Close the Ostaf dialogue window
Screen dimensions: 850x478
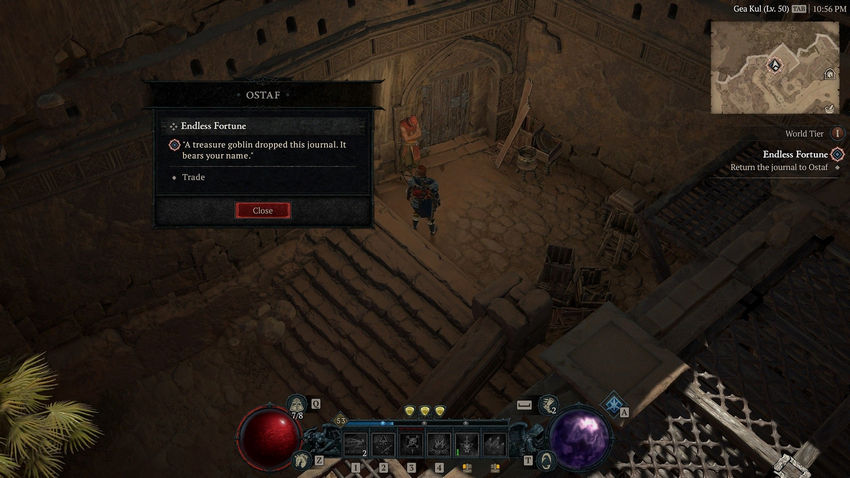point(263,211)
